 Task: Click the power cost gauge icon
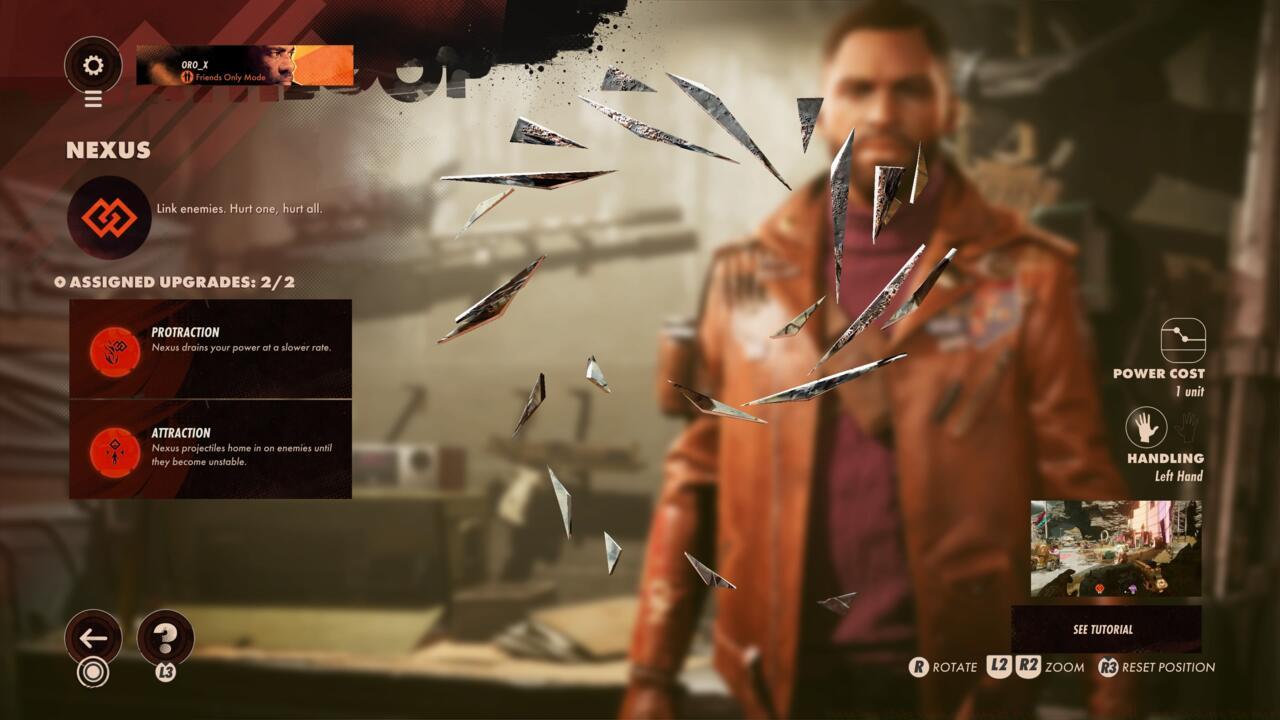[x=1183, y=340]
